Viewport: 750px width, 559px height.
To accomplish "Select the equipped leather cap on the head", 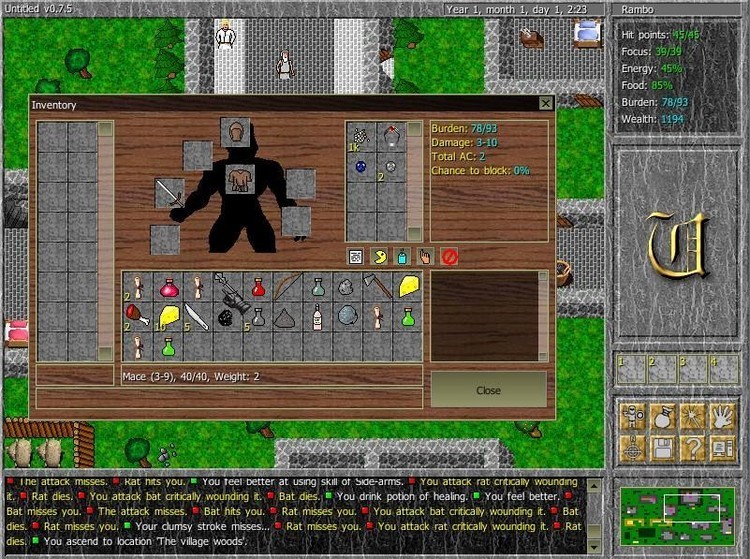I will [x=236, y=131].
